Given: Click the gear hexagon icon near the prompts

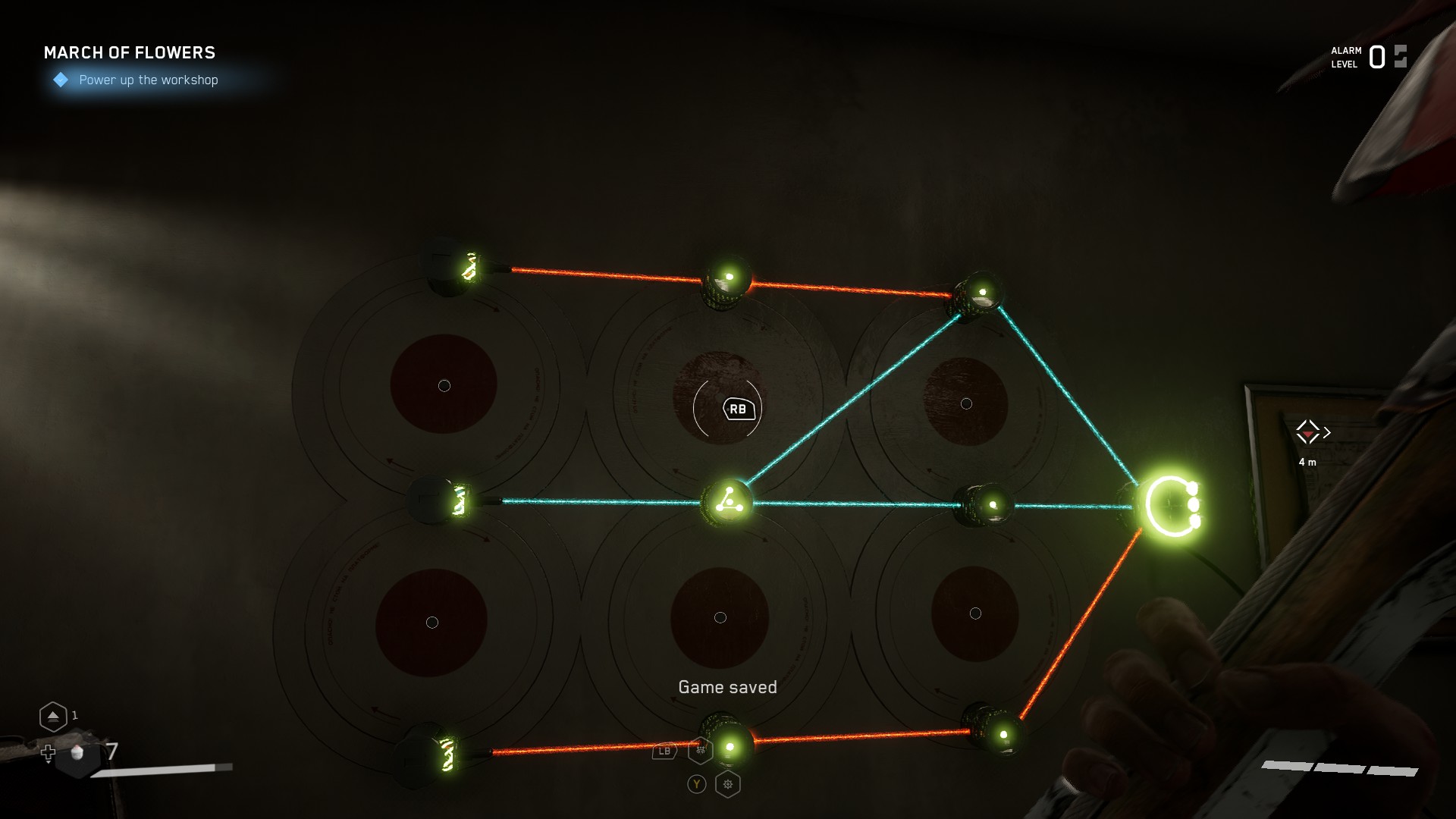Looking at the screenshot, I should [727, 784].
